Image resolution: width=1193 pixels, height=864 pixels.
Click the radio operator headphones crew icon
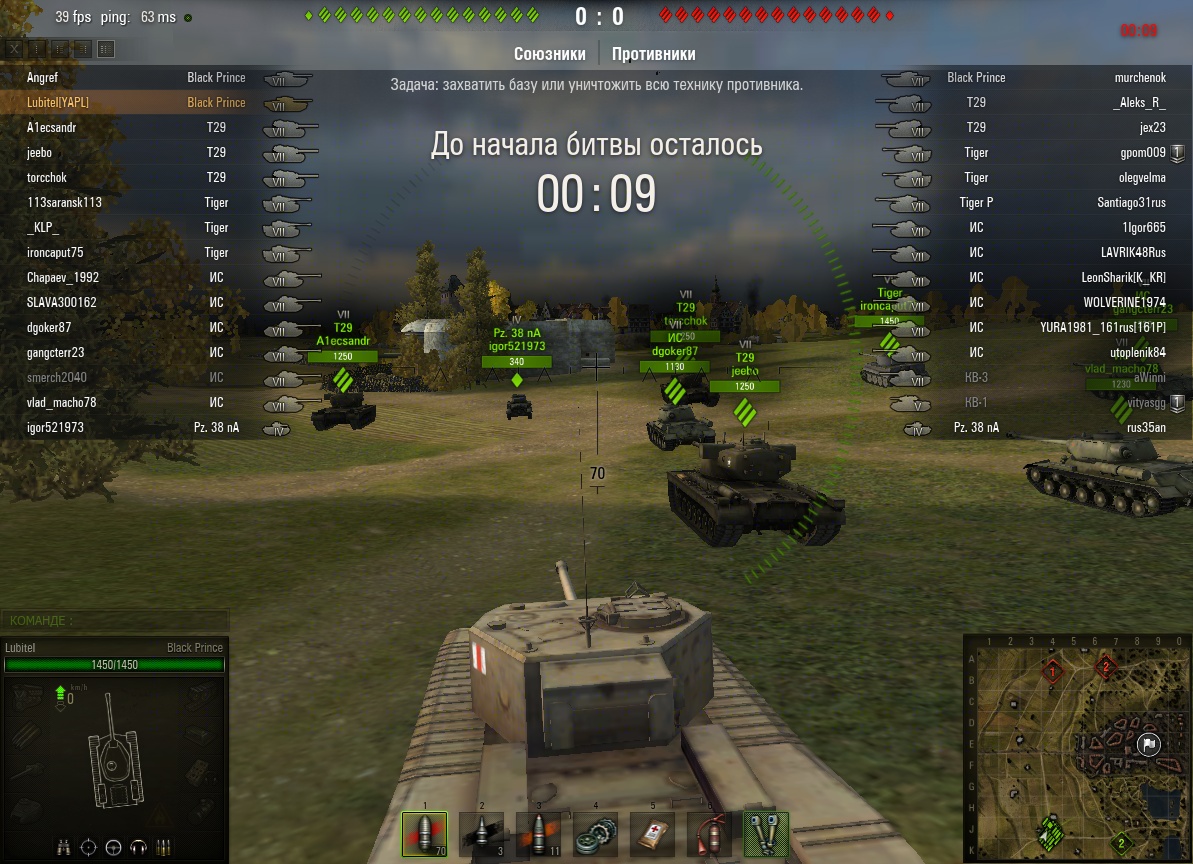click(x=138, y=846)
